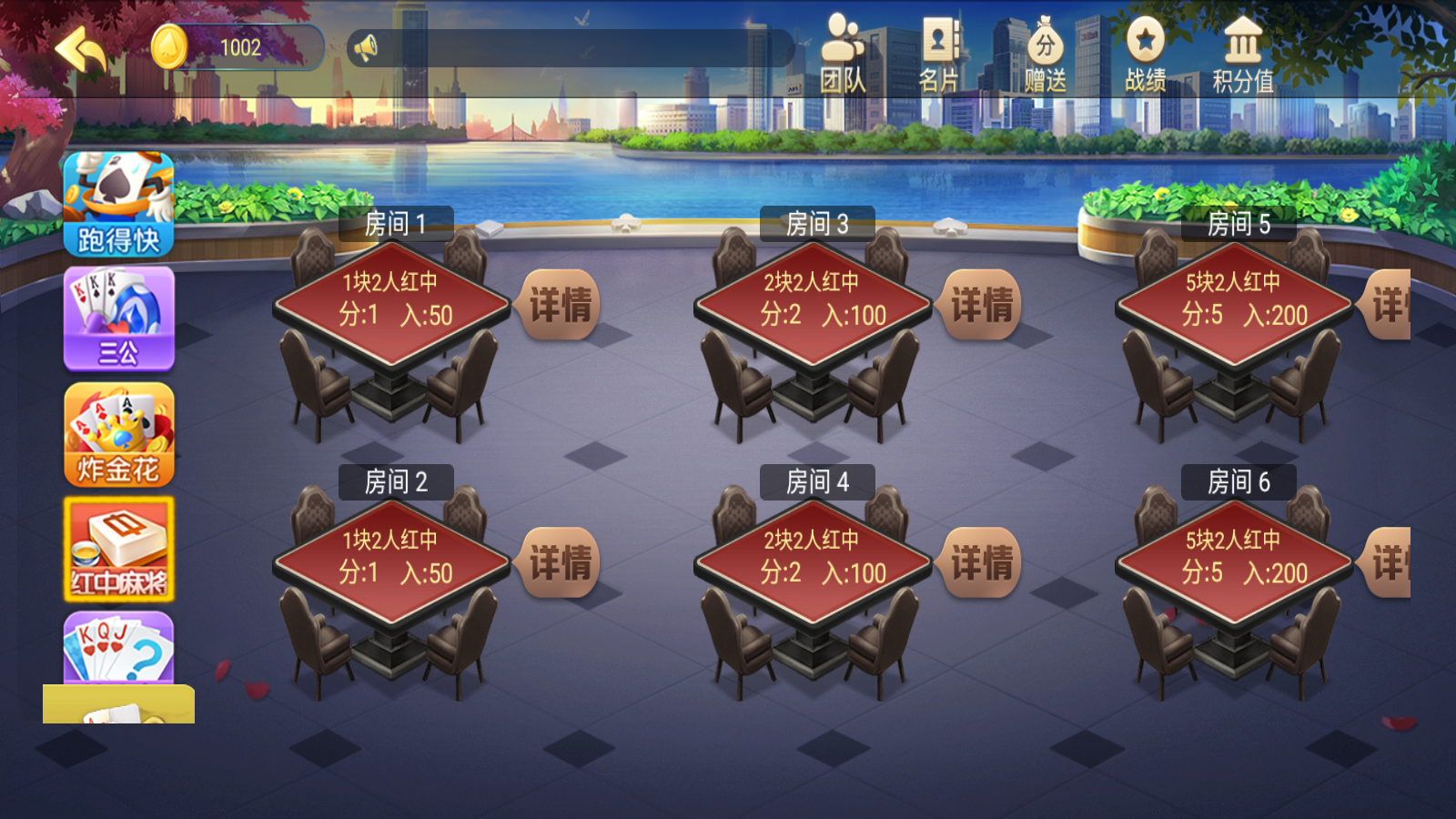Go back using the arrow button
The image size is (1456, 819).
(84, 50)
